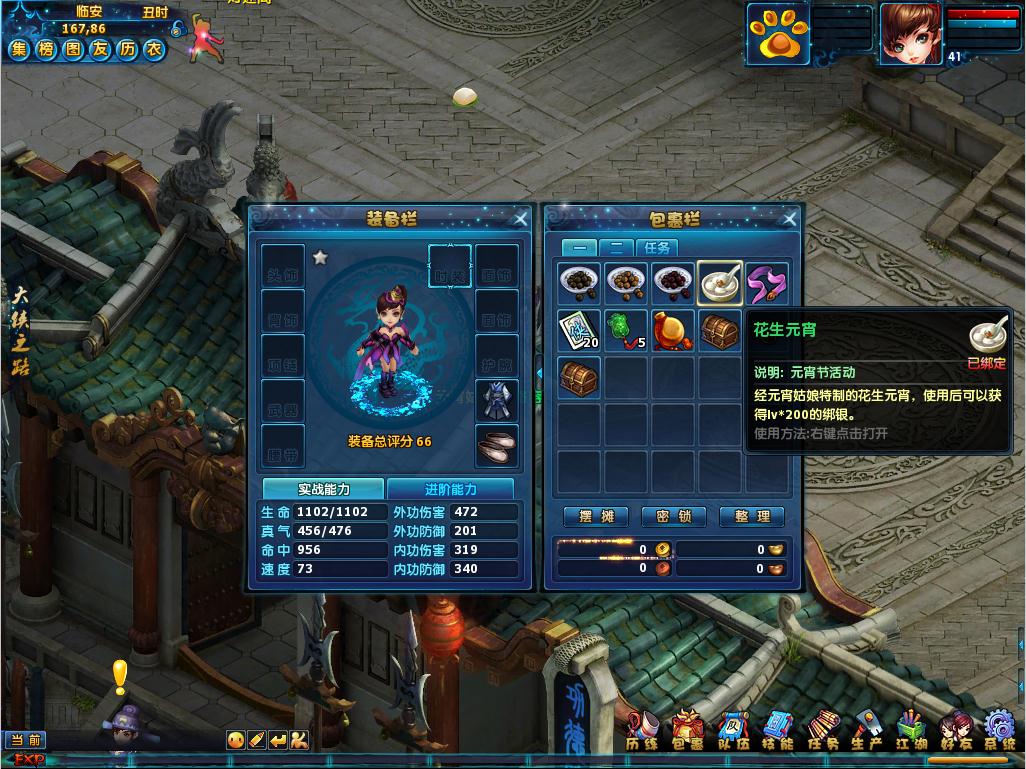Open the 技能 skills menu

pos(777,732)
